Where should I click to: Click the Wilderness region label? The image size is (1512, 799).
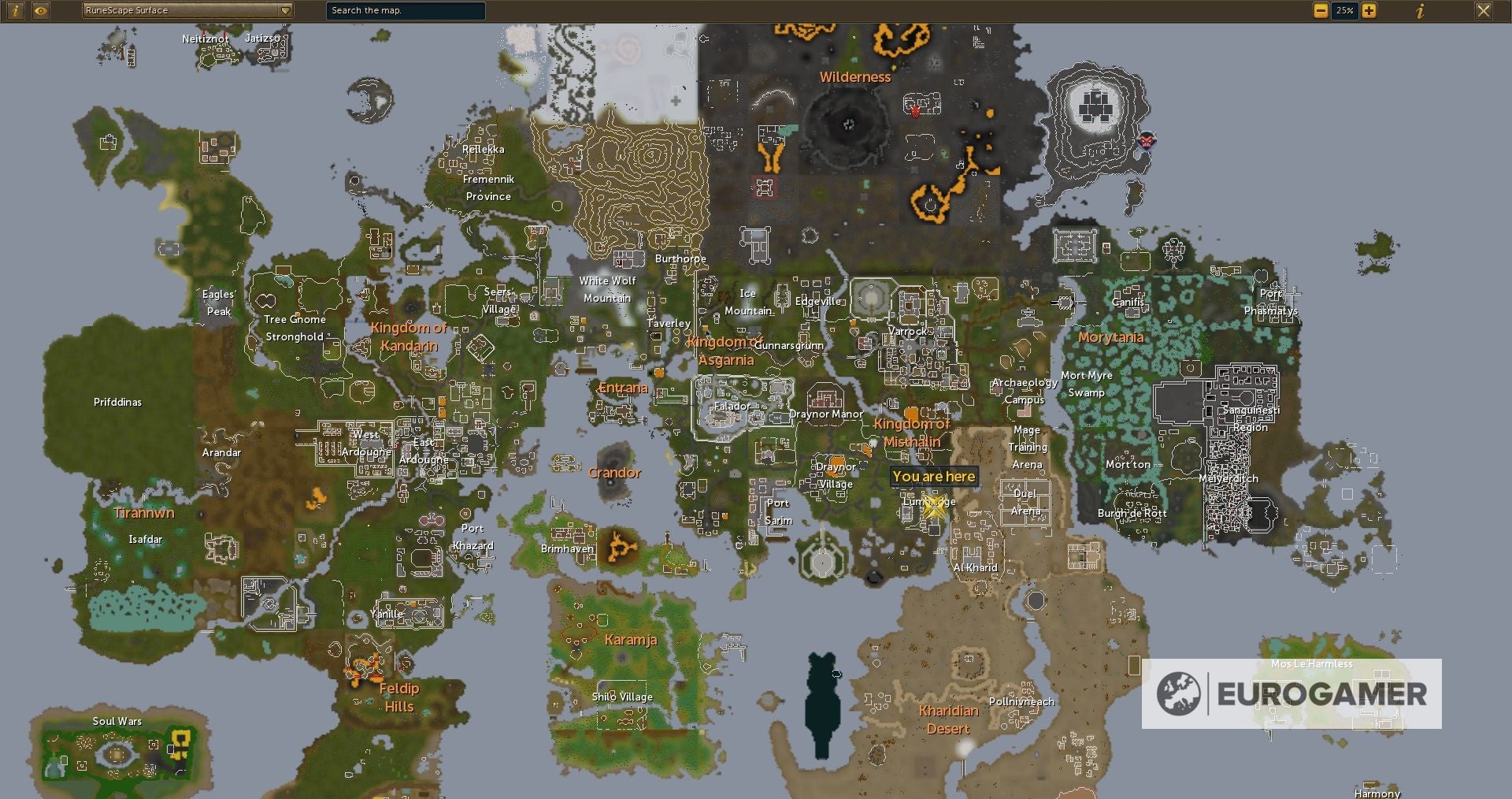855,77
